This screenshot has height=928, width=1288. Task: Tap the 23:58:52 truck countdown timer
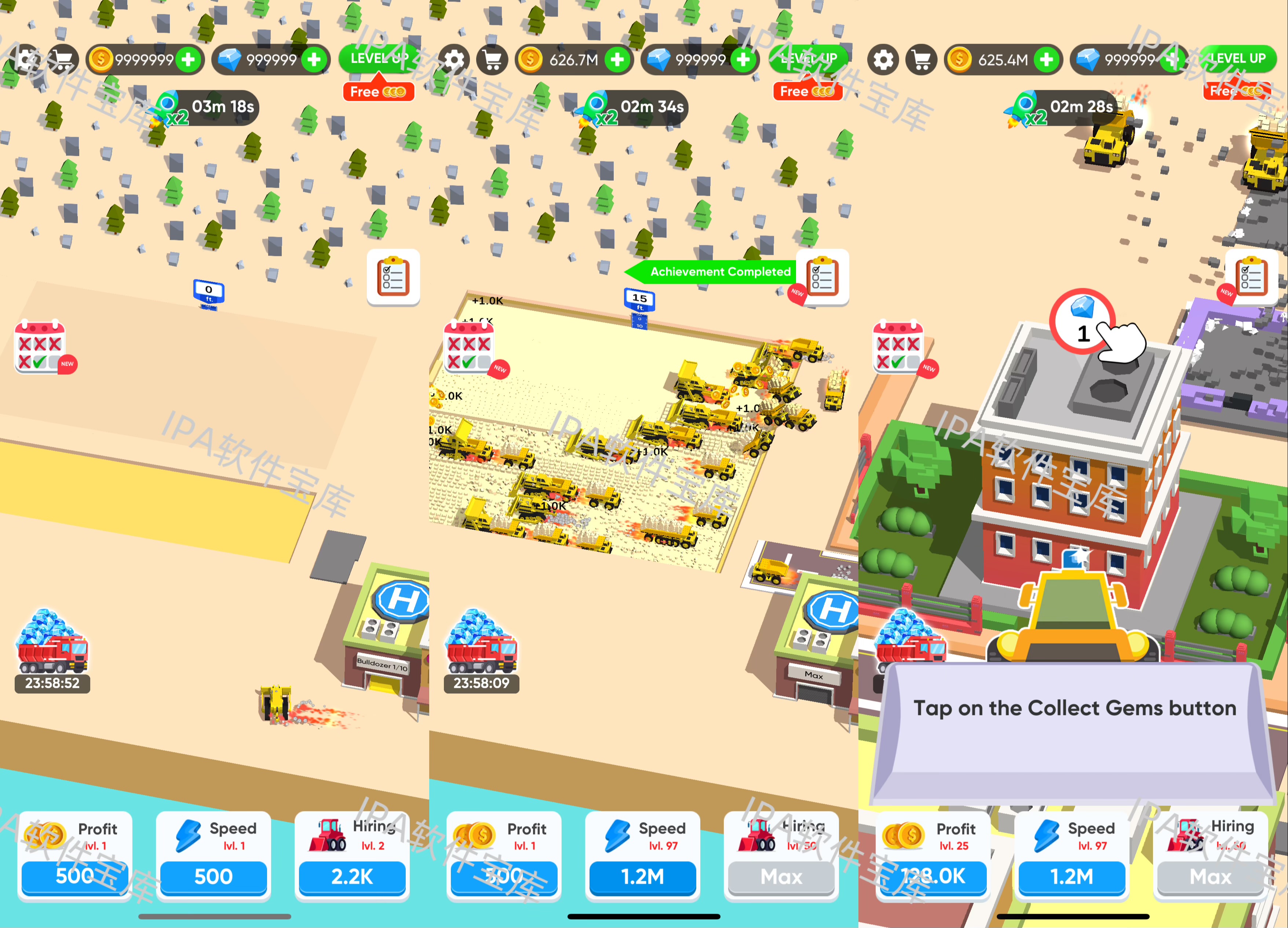[52, 683]
